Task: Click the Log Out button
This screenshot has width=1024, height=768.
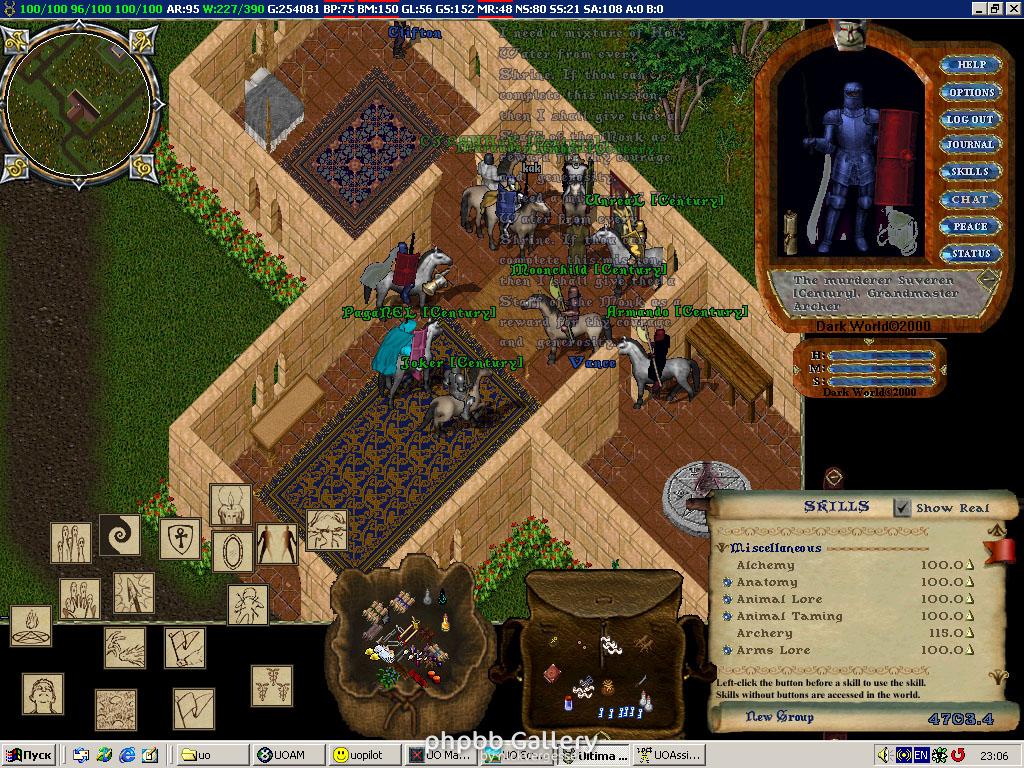Action: tap(970, 119)
